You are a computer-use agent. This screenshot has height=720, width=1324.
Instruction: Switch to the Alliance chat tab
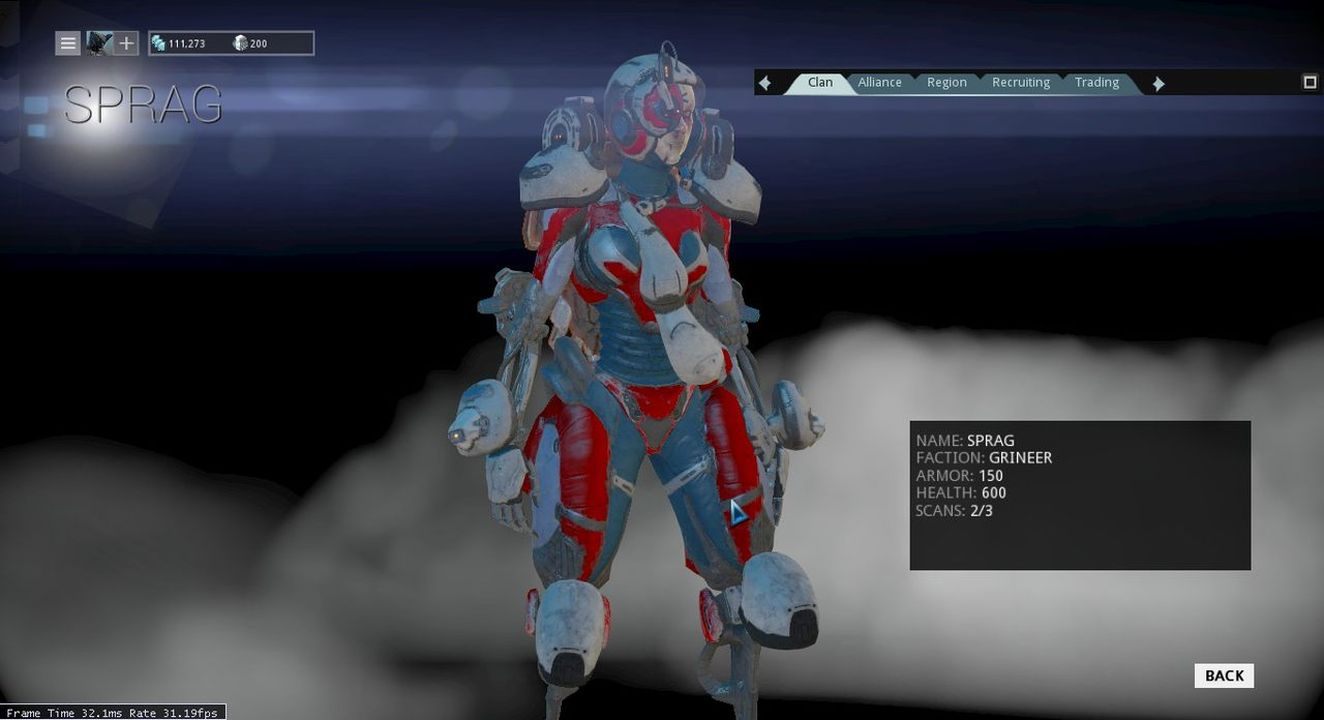pyautogui.click(x=879, y=82)
